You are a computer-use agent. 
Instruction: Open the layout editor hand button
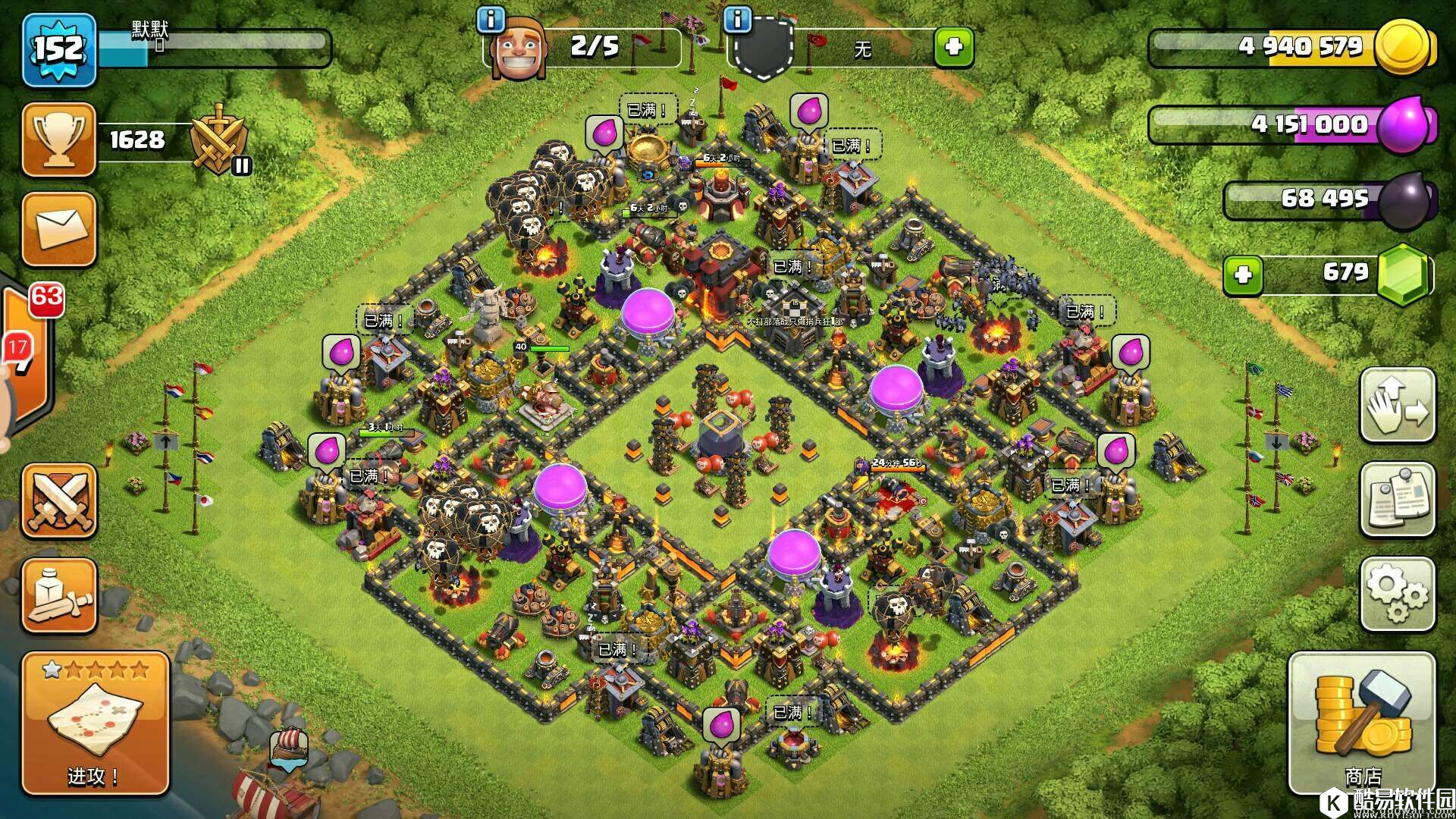(x=1397, y=405)
